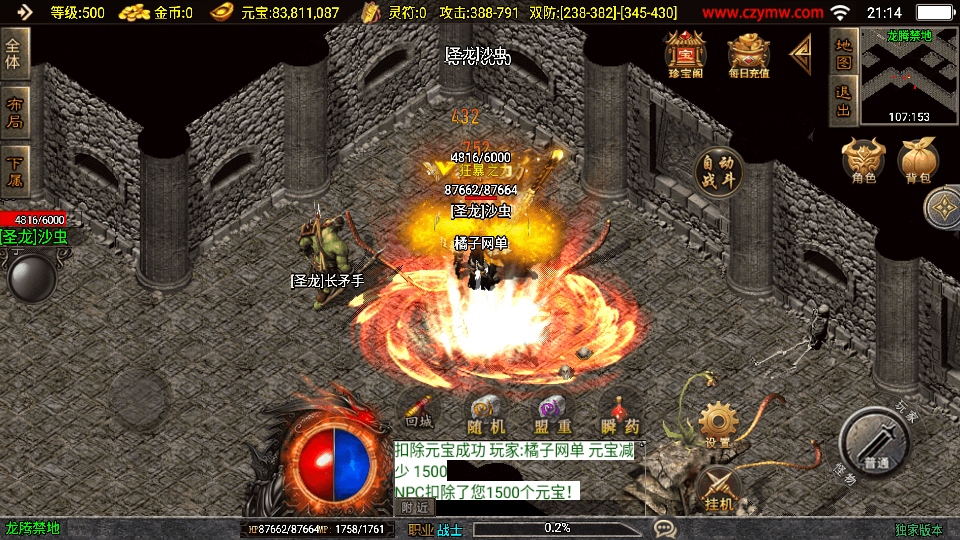Use the 随机 random teleport scroll

[485, 414]
